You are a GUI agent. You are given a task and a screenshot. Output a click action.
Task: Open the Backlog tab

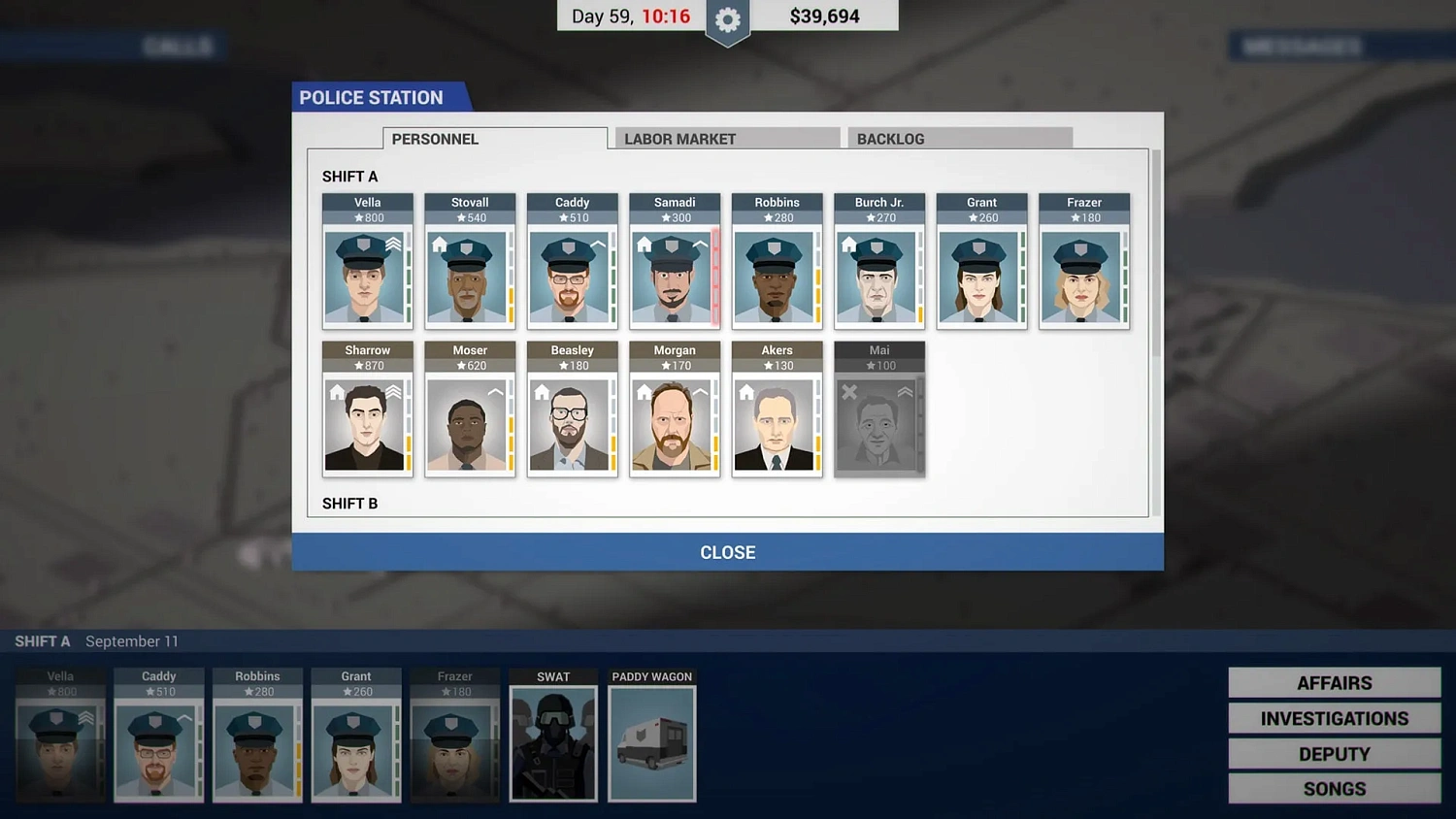coord(890,139)
